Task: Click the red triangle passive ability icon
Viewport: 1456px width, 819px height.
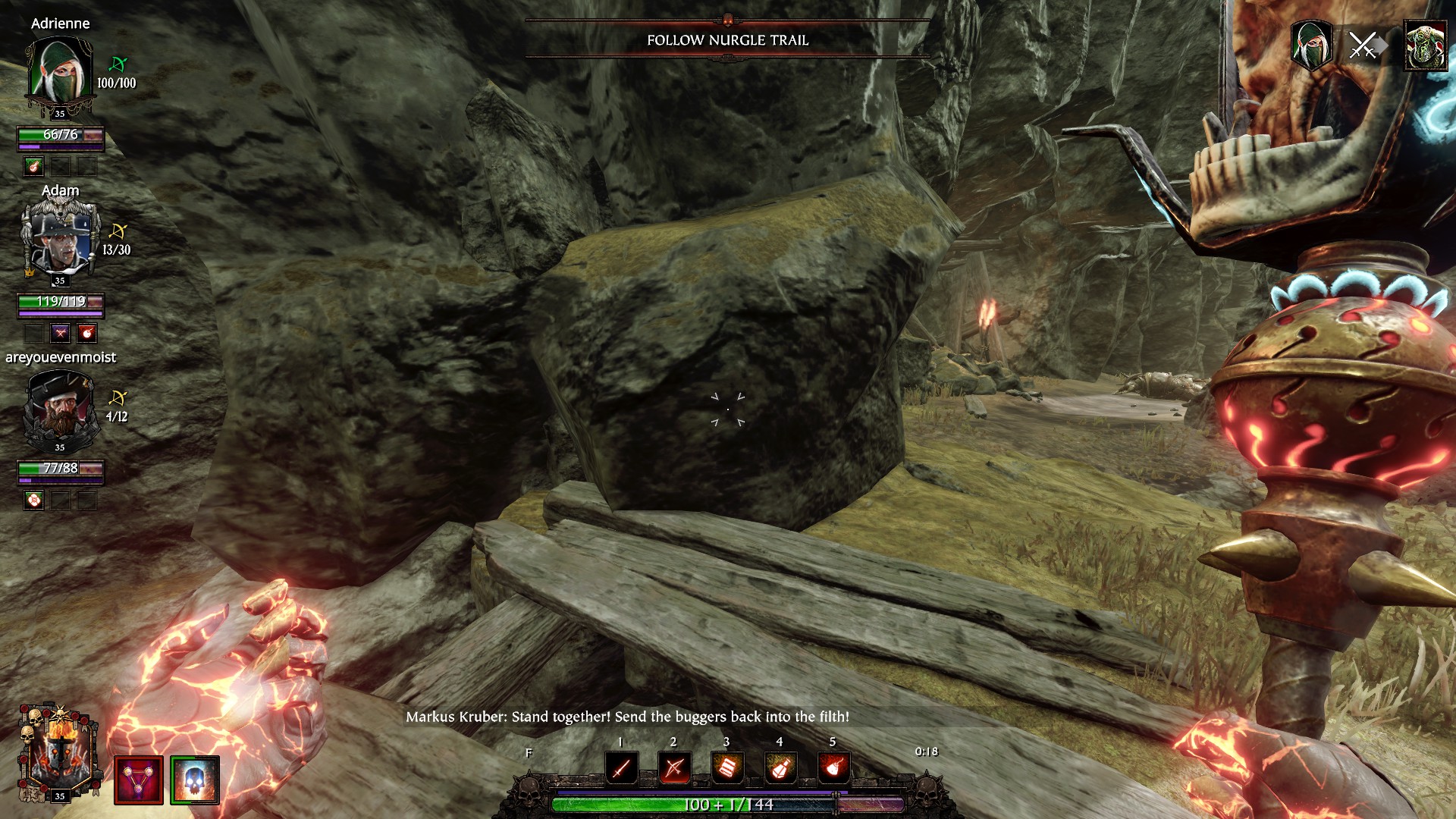Action: (x=139, y=780)
